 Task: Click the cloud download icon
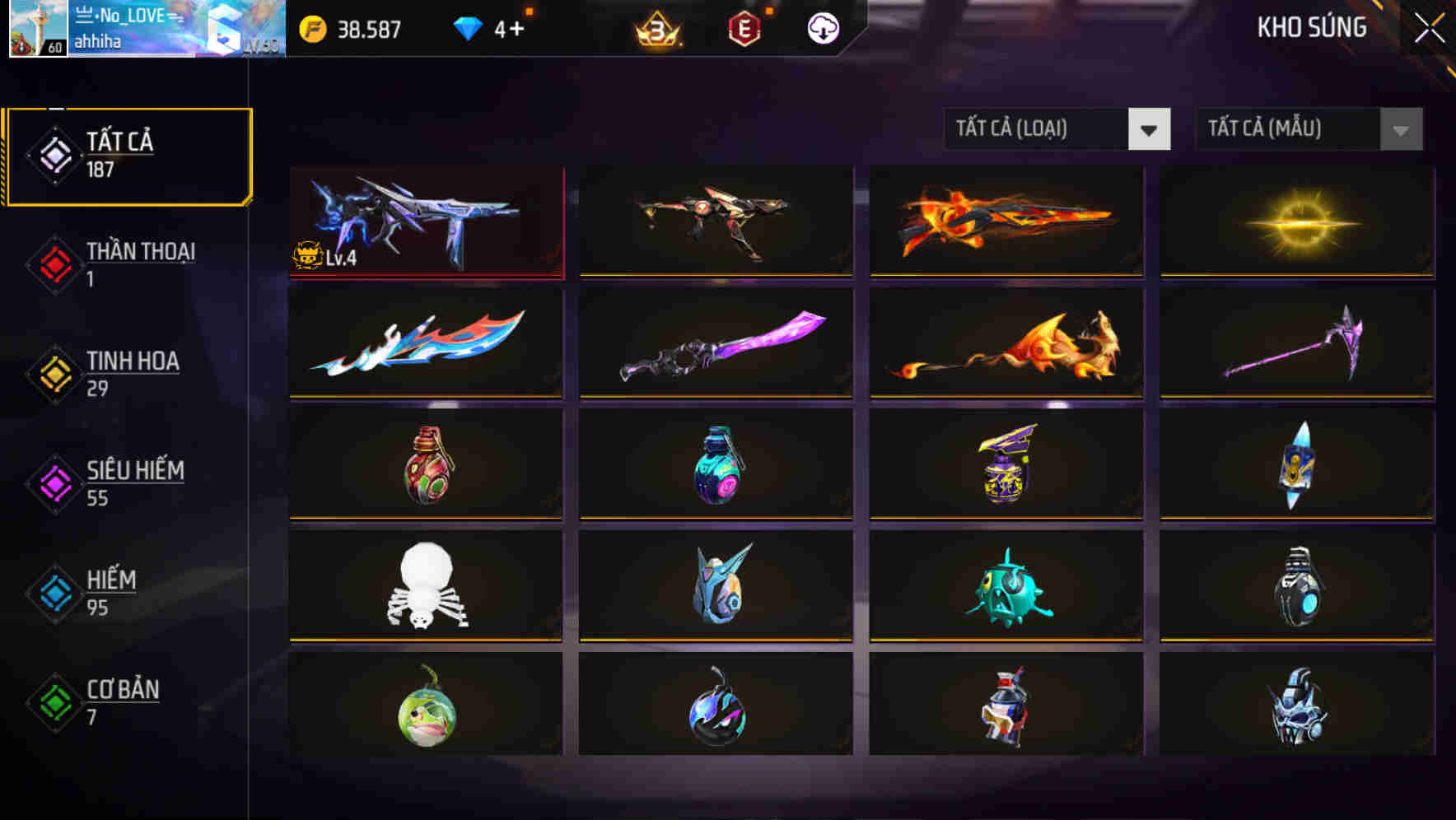coord(823,29)
